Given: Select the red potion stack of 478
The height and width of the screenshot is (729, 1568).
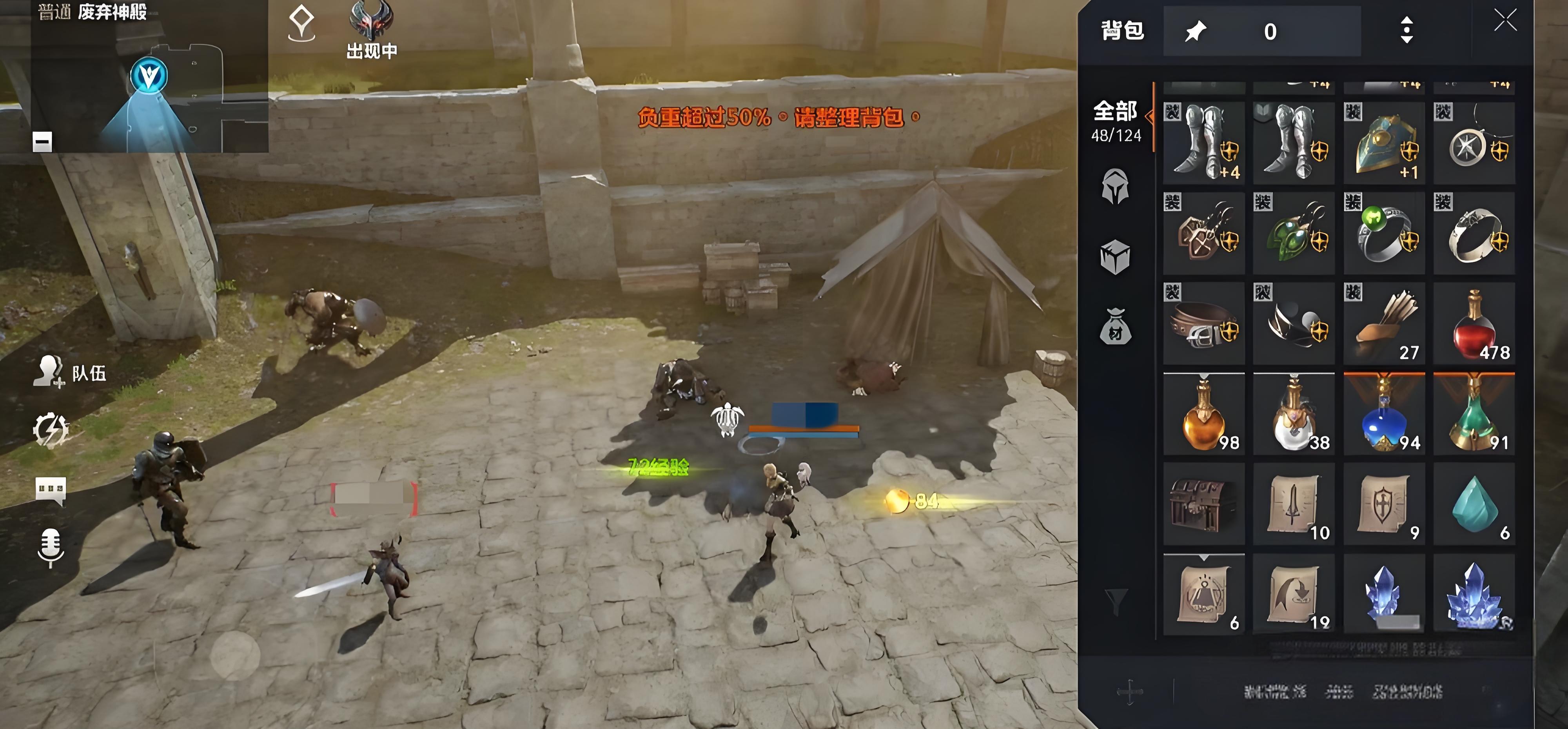Looking at the screenshot, I should (1474, 324).
